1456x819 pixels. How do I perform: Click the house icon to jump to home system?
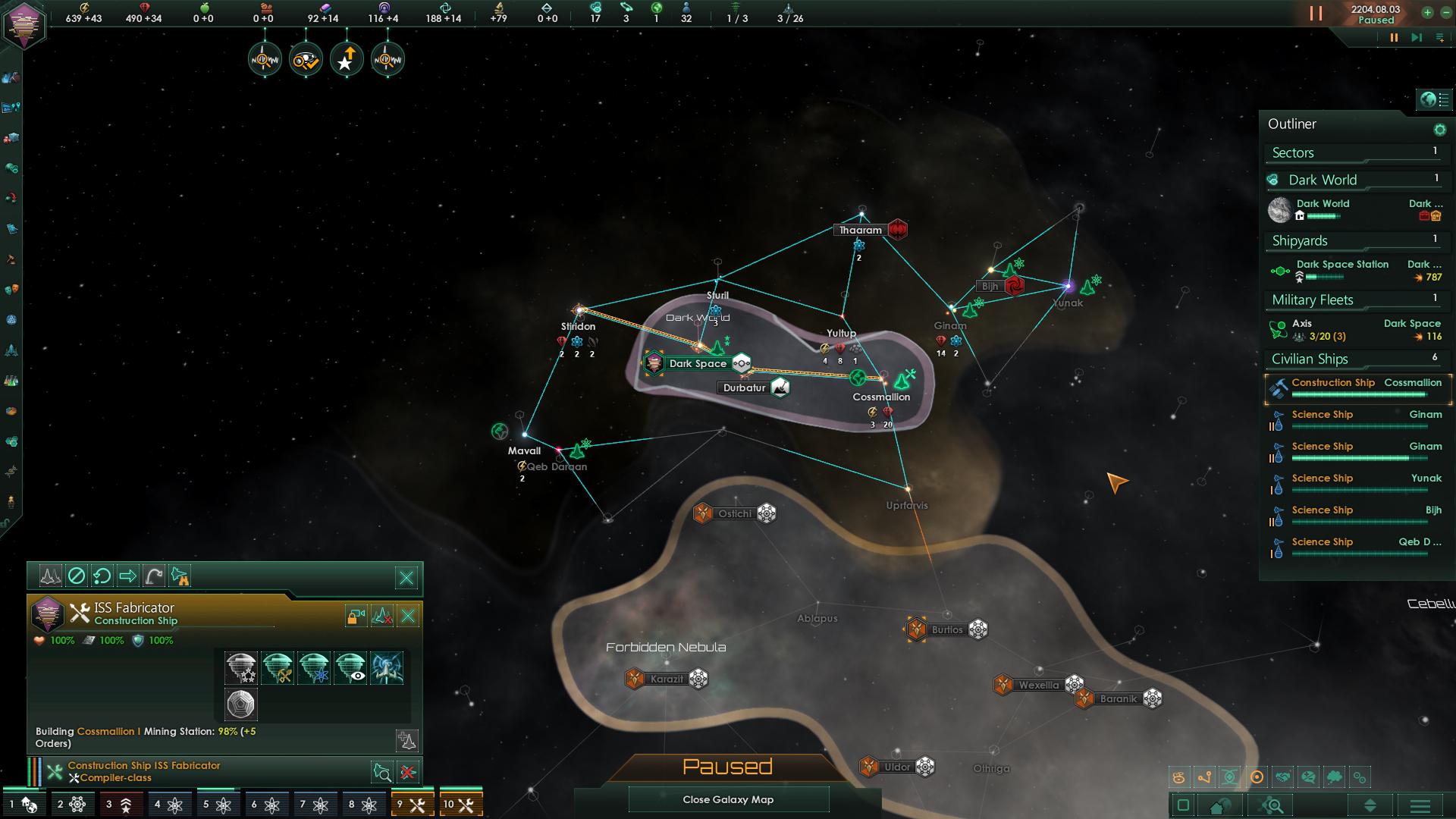(1220, 805)
